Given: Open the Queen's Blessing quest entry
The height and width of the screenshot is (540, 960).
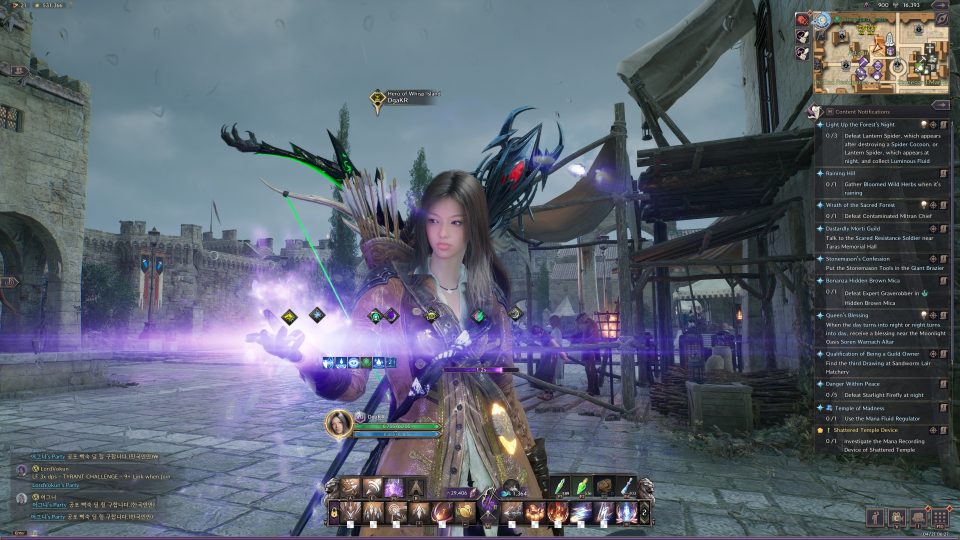Looking at the screenshot, I should click(x=849, y=314).
